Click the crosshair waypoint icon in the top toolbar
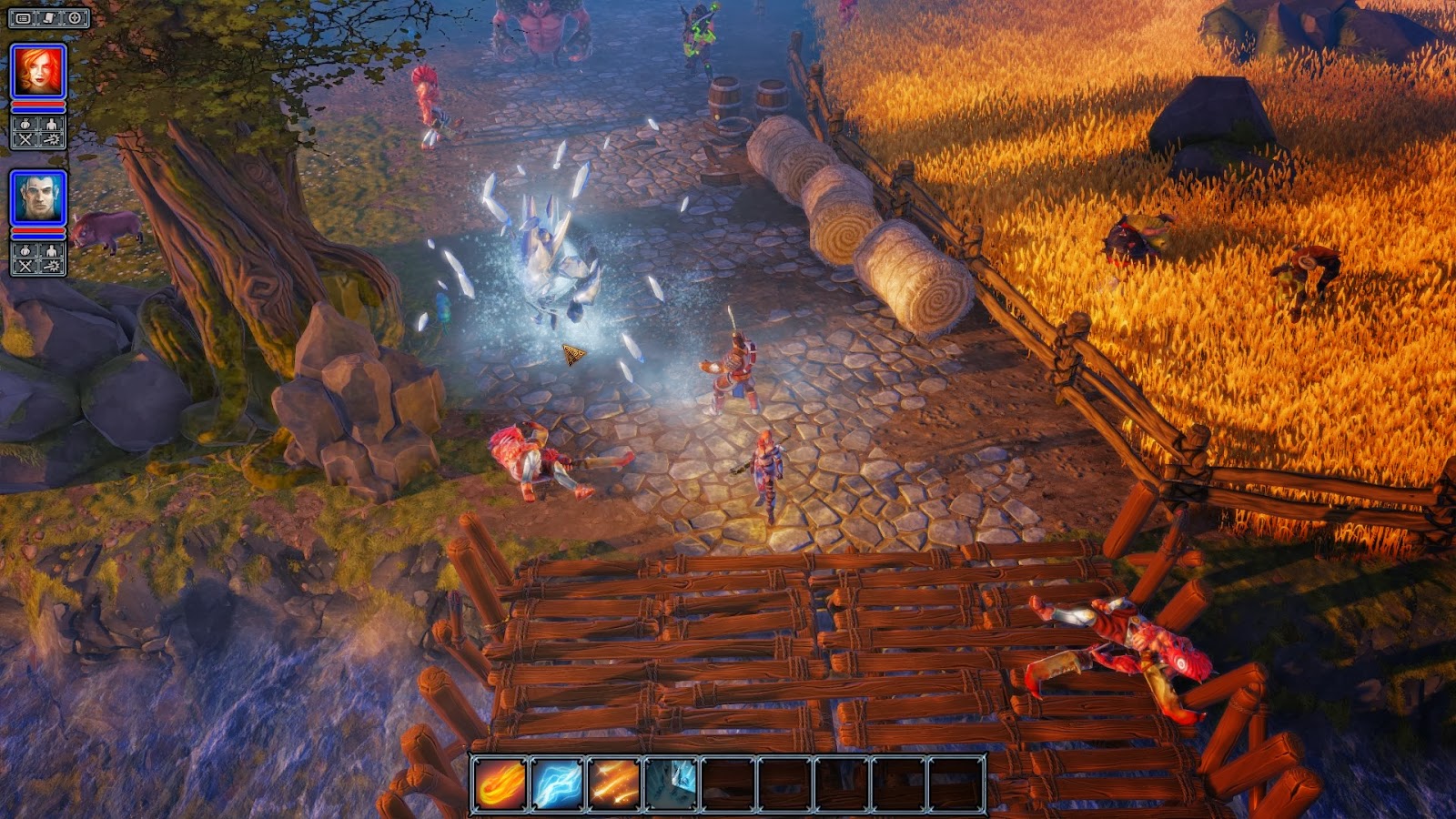The width and height of the screenshot is (1456, 819). [x=76, y=18]
